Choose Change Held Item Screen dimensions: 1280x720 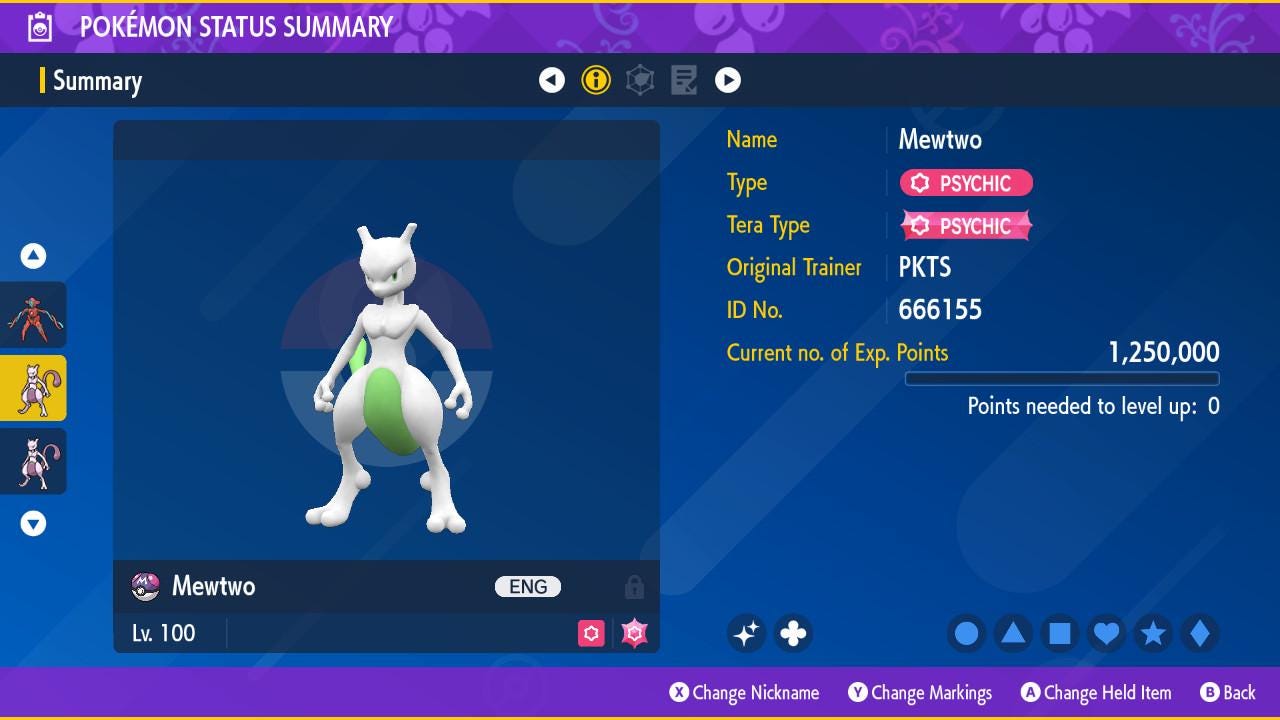coord(1096,693)
